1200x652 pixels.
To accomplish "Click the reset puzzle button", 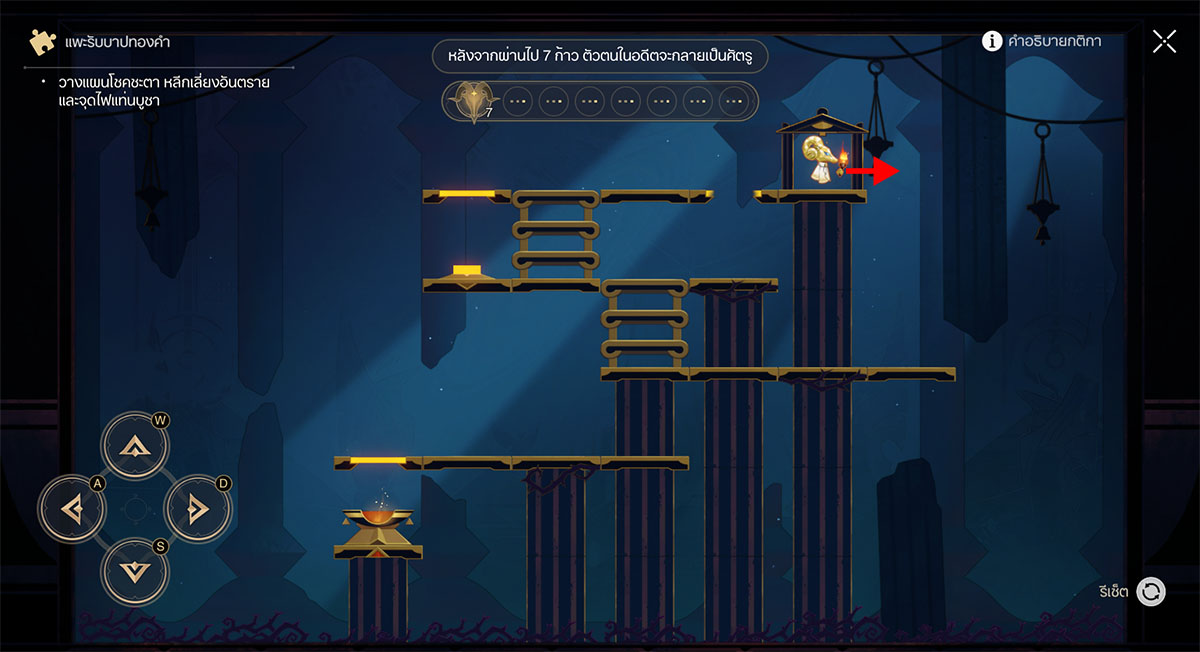I will [x=1151, y=592].
